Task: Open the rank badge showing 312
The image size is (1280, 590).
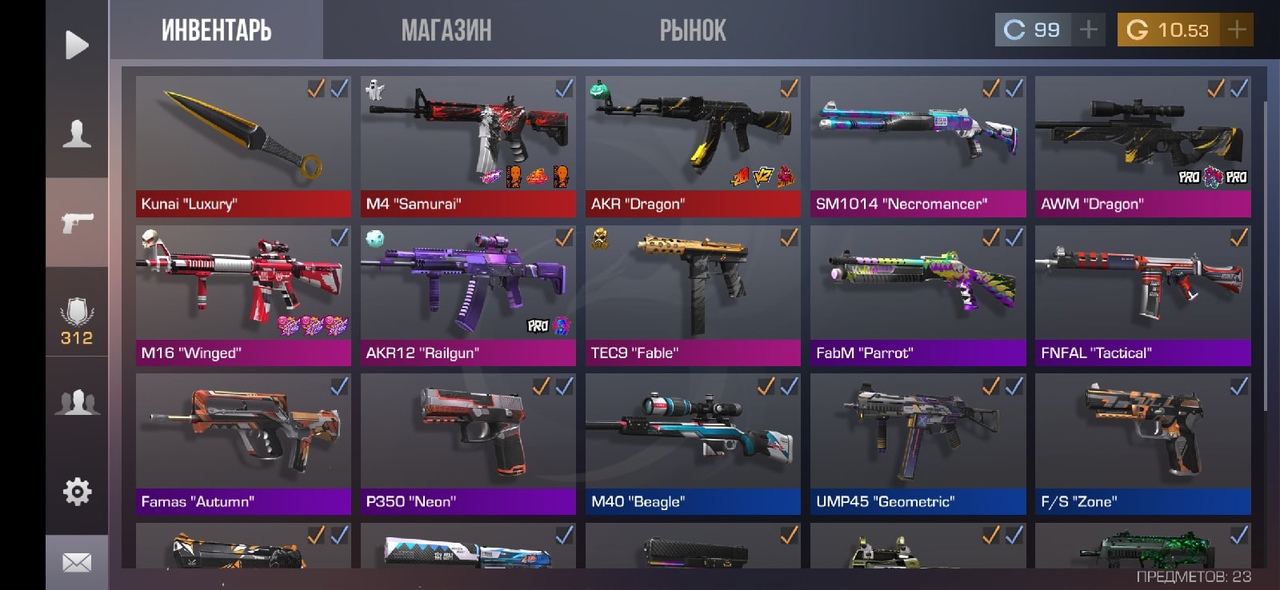Action: pyautogui.click(x=77, y=322)
